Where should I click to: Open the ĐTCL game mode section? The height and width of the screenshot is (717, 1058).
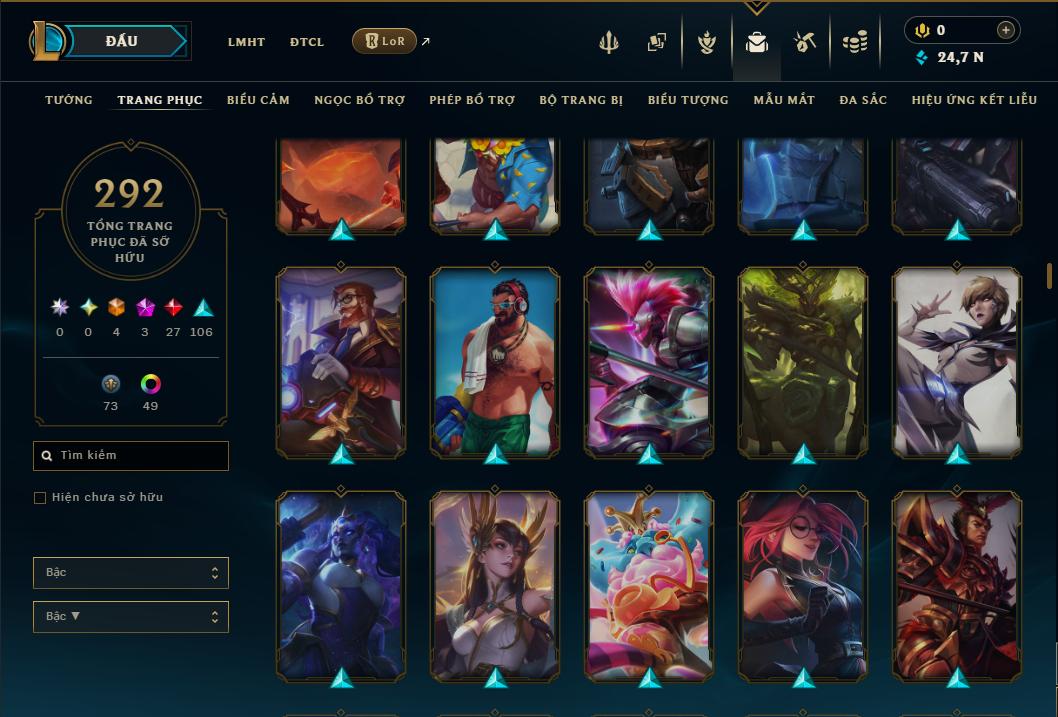pos(307,42)
